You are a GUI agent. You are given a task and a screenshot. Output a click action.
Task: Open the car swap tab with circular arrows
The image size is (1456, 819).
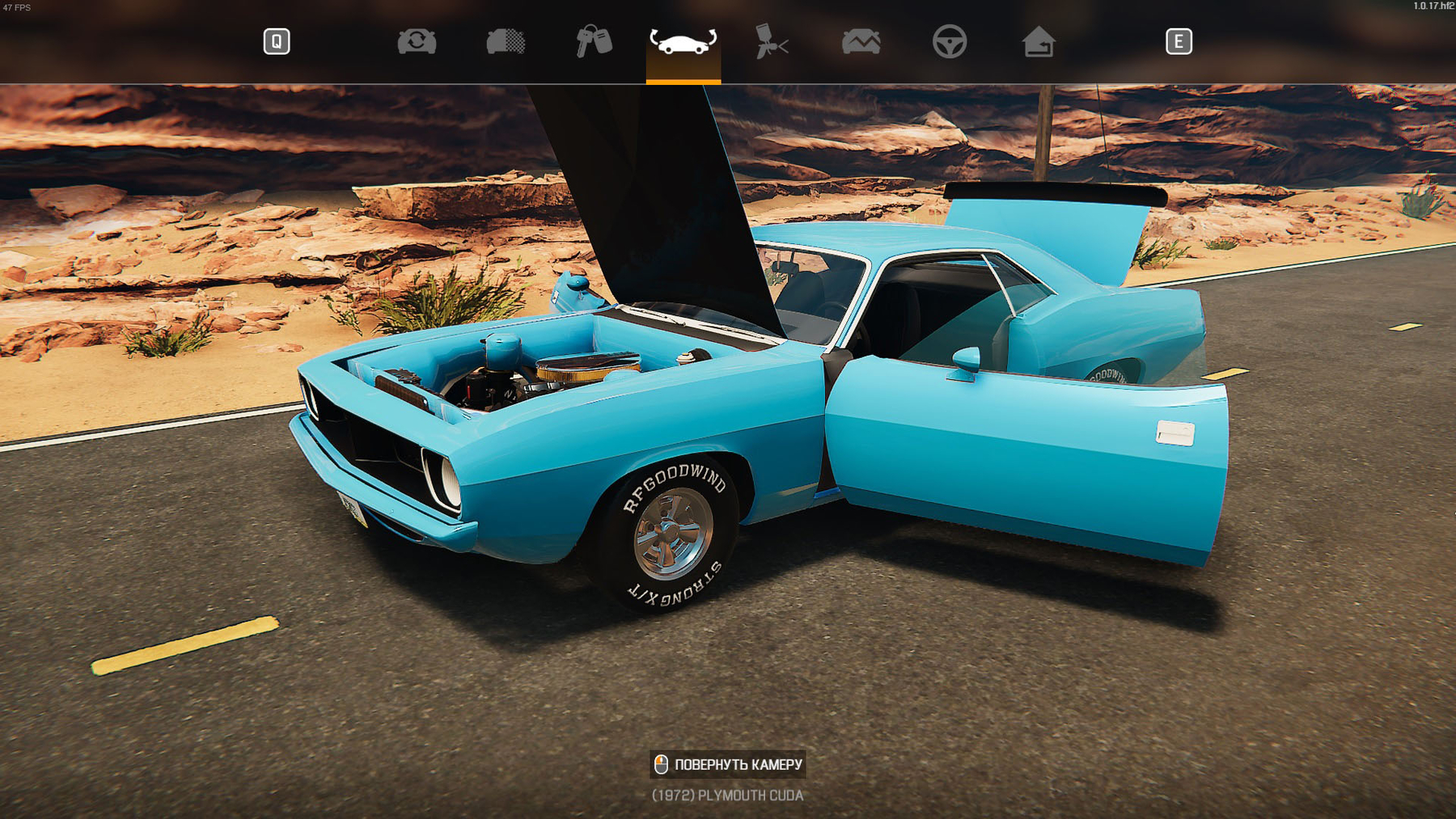click(x=417, y=42)
